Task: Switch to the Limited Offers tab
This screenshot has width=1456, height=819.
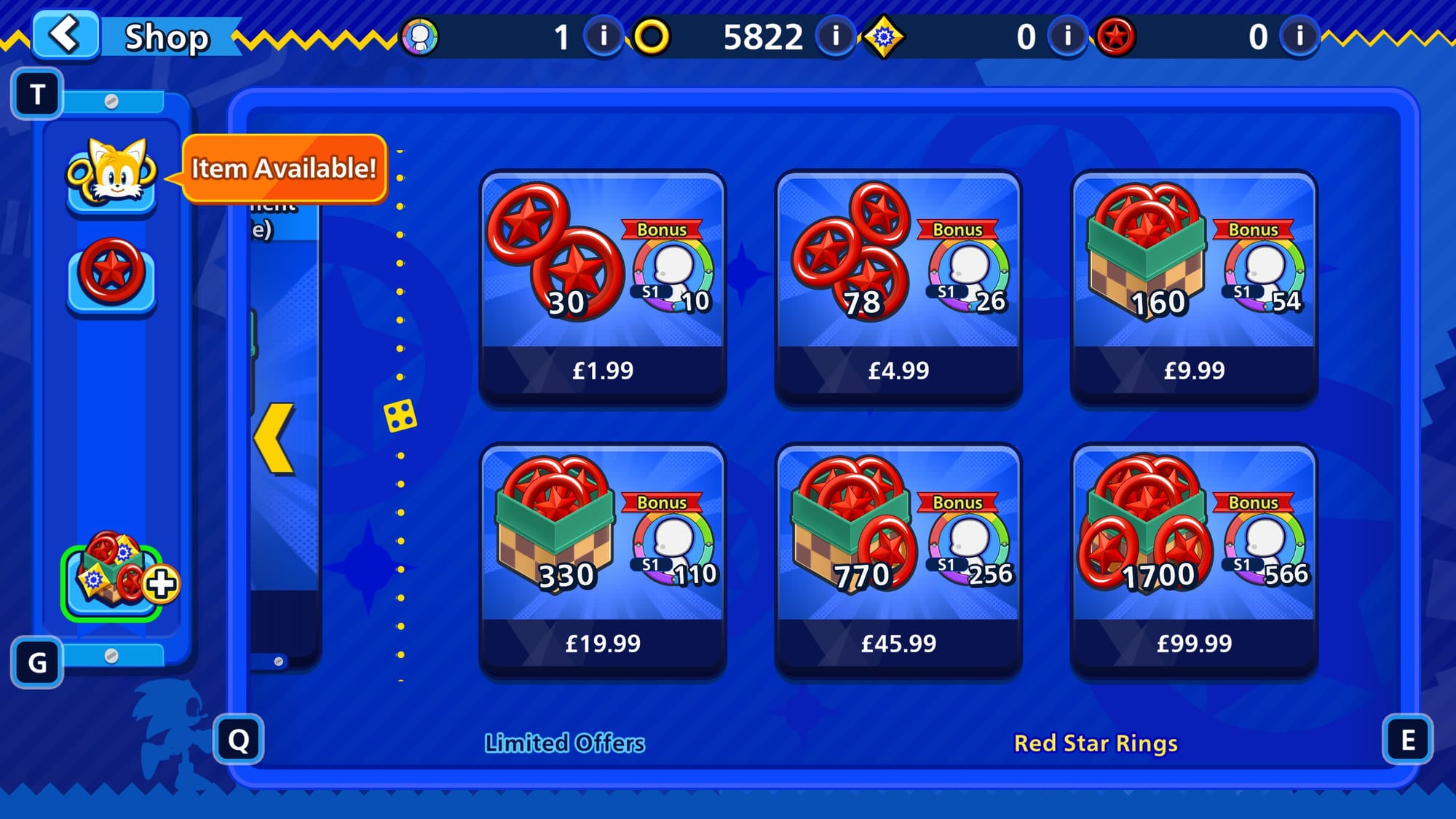Action: click(x=564, y=743)
